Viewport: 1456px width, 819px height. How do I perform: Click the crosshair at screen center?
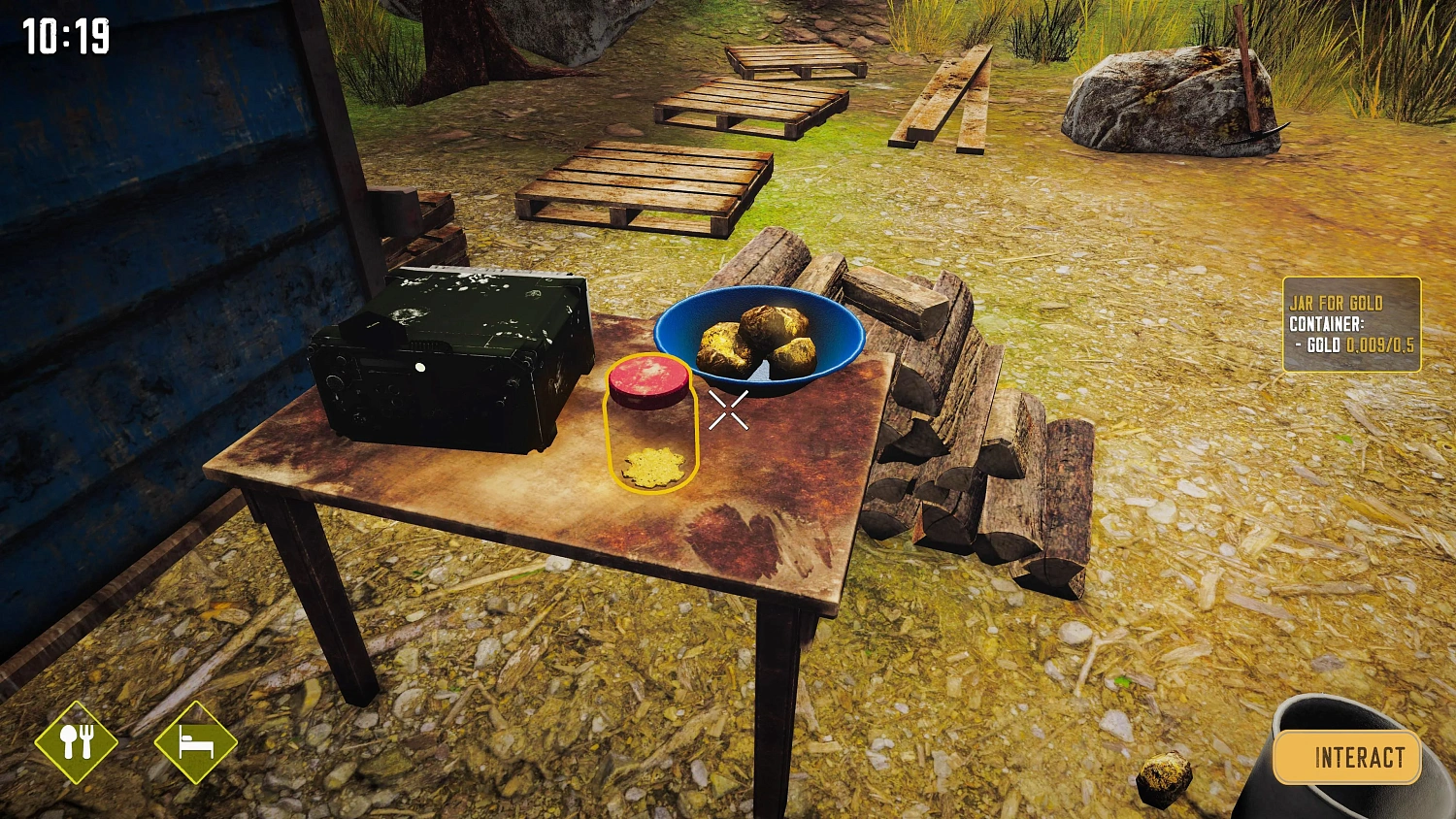point(729,409)
